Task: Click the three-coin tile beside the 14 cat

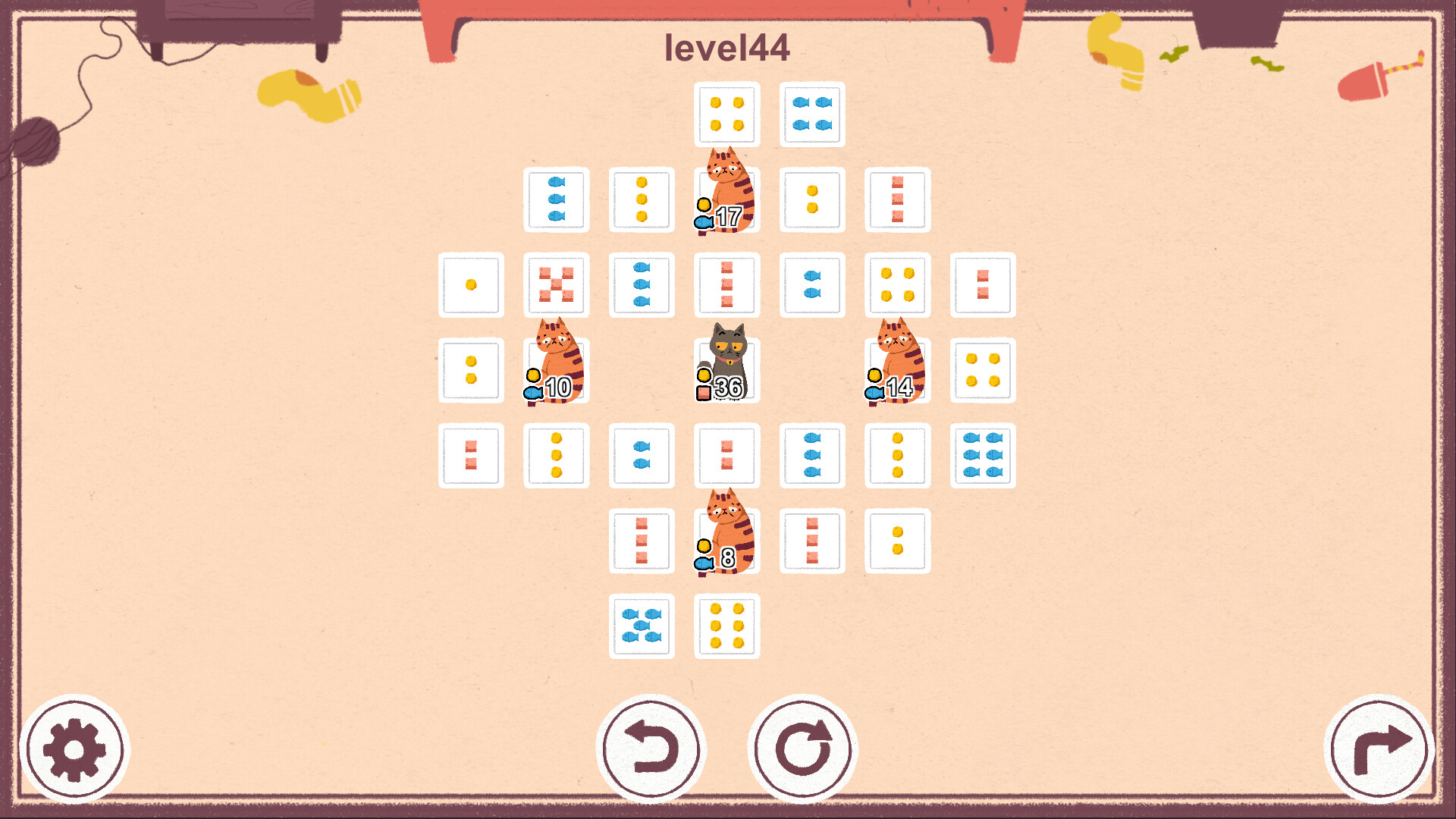Action: 899,455
